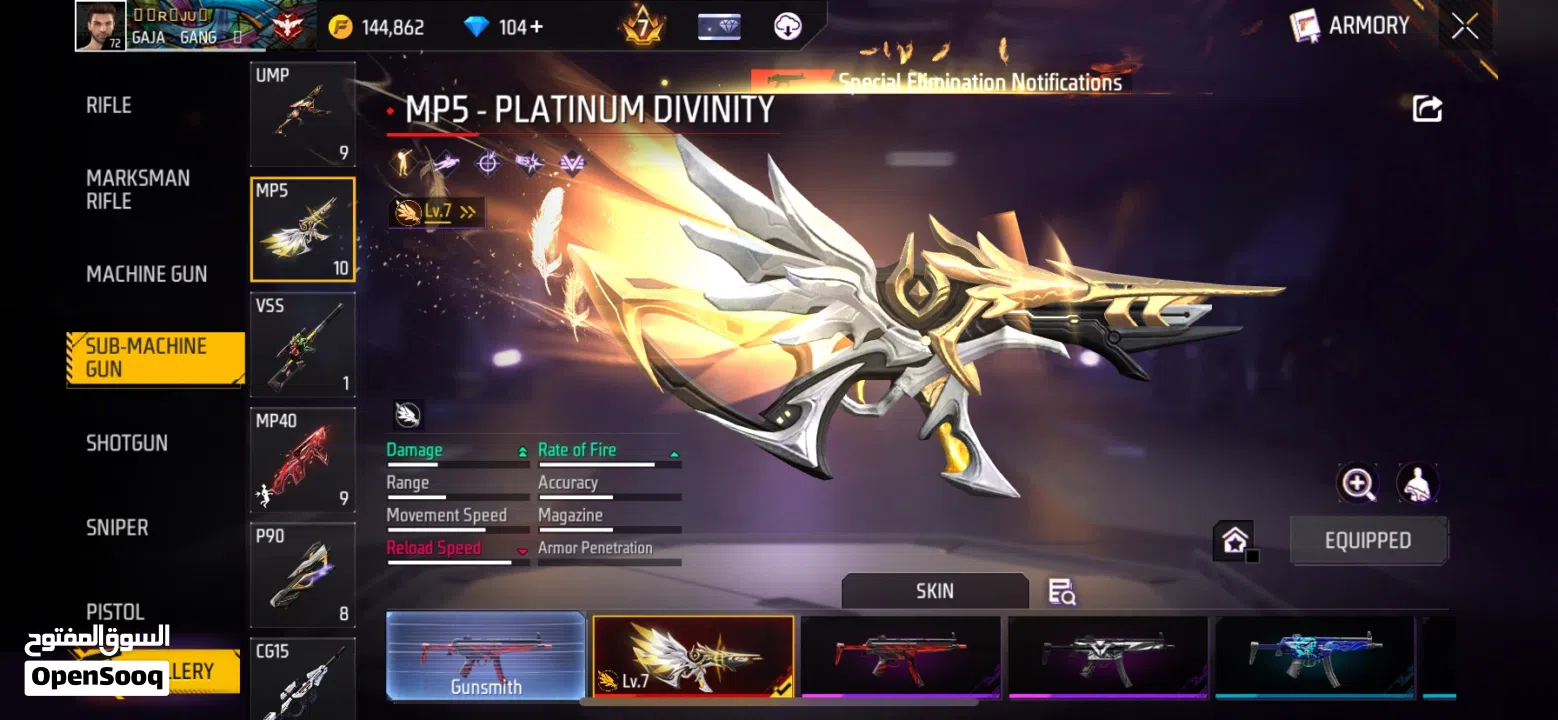Screen dimensions: 1558x720
Task: Add diamonds with the plus button
Action: 537,27
